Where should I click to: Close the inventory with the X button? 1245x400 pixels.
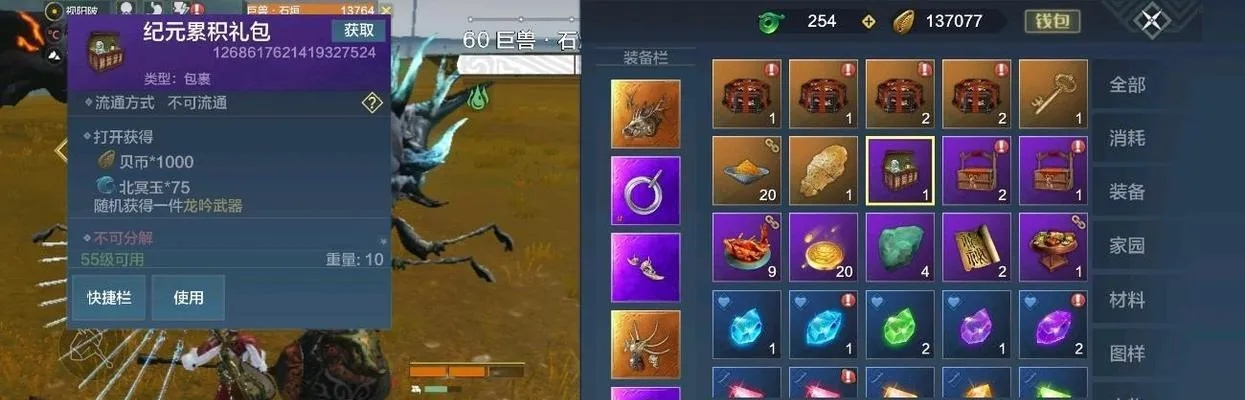[x=1152, y=20]
